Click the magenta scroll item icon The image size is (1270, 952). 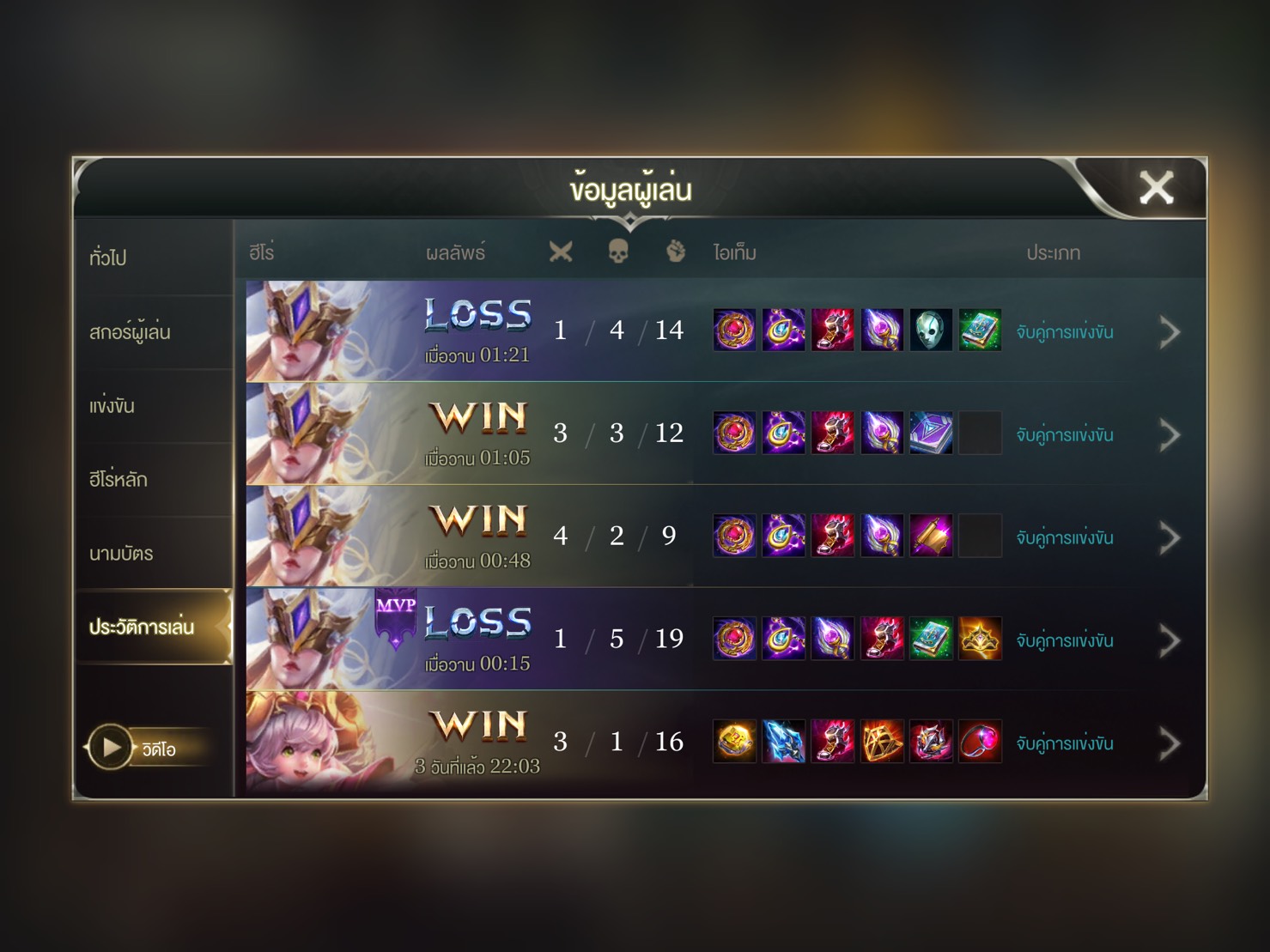931,537
